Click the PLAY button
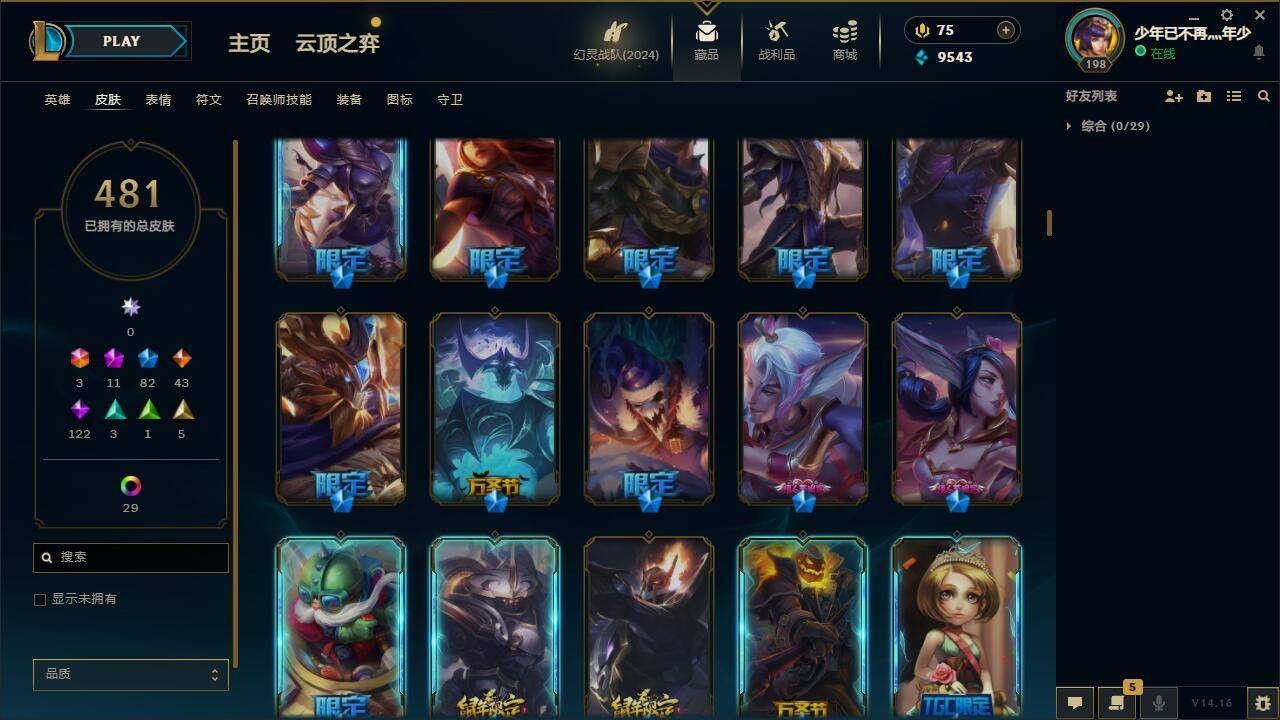The width and height of the screenshot is (1280, 720). 121,41
